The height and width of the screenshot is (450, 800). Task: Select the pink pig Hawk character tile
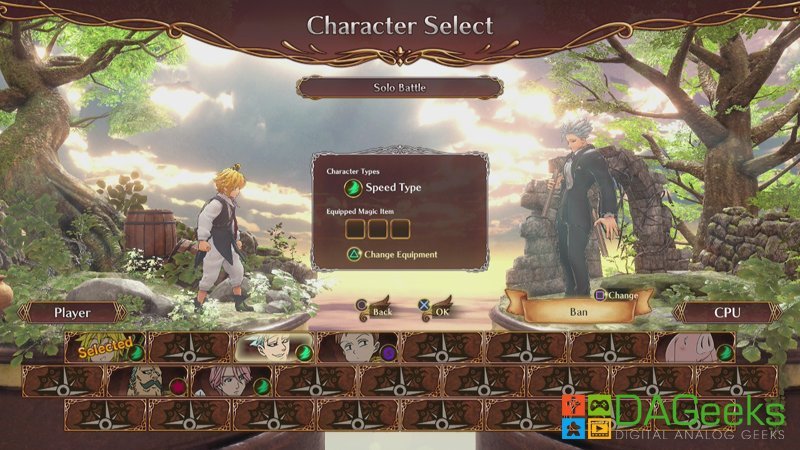pos(694,347)
